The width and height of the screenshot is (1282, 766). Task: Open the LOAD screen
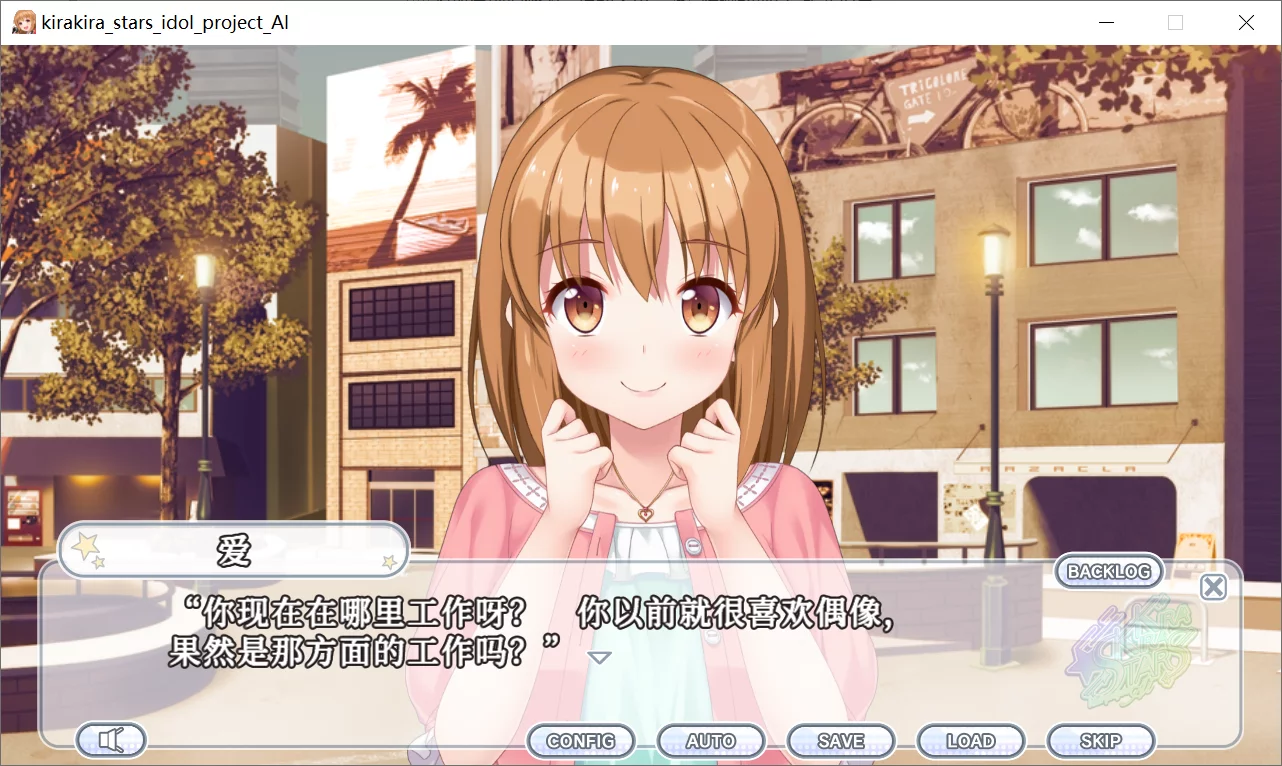click(970, 741)
